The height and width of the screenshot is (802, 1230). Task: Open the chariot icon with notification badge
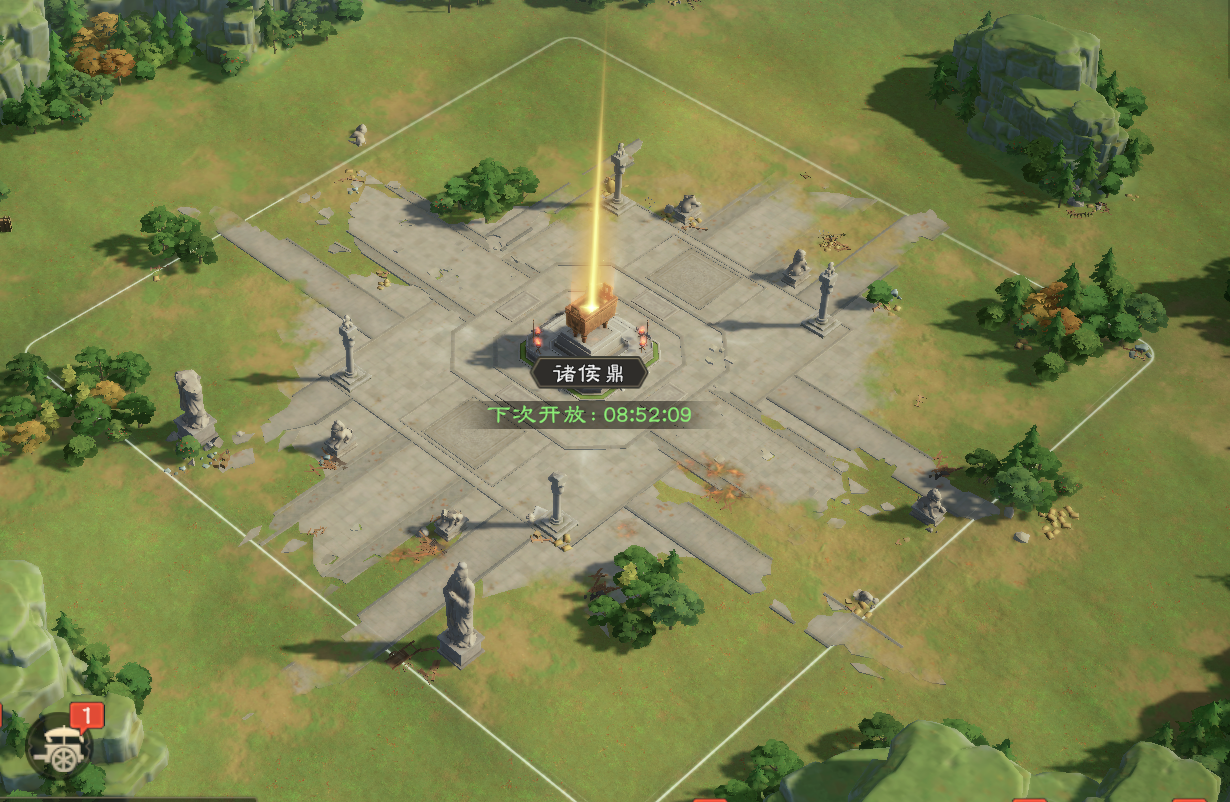click(x=60, y=745)
